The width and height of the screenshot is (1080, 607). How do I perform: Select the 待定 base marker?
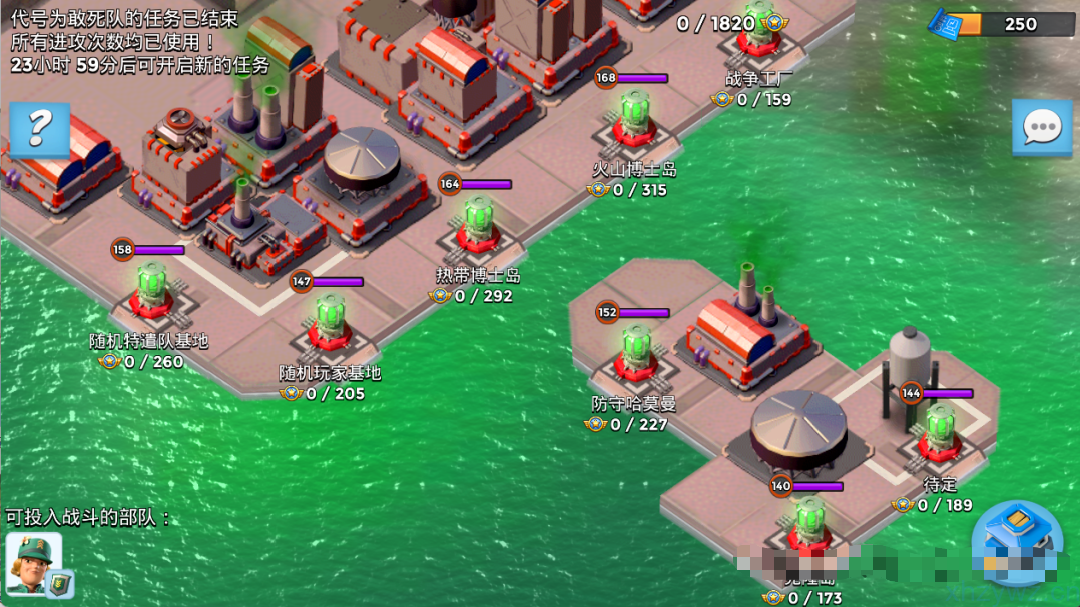pyautogui.click(x=939, y=435)
